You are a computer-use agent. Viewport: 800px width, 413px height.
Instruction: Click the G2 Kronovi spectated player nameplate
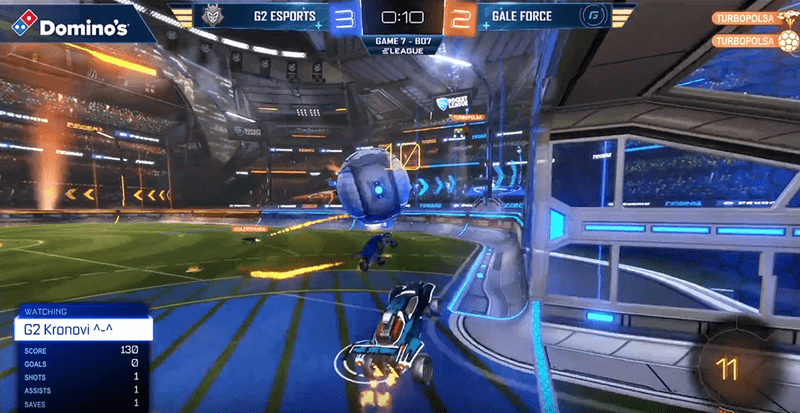(82, 329)
